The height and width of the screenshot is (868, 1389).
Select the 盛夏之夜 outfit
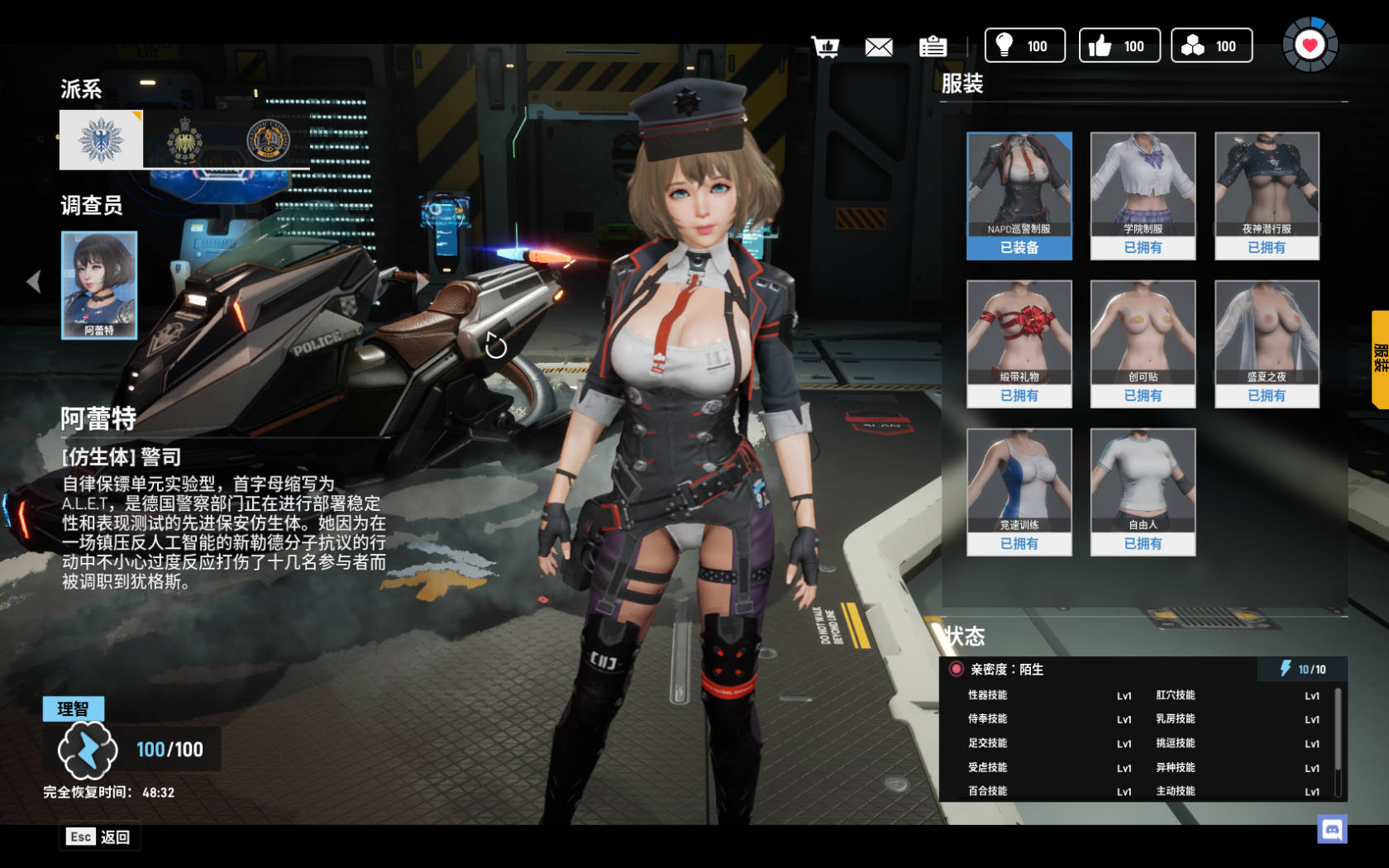1267,344
